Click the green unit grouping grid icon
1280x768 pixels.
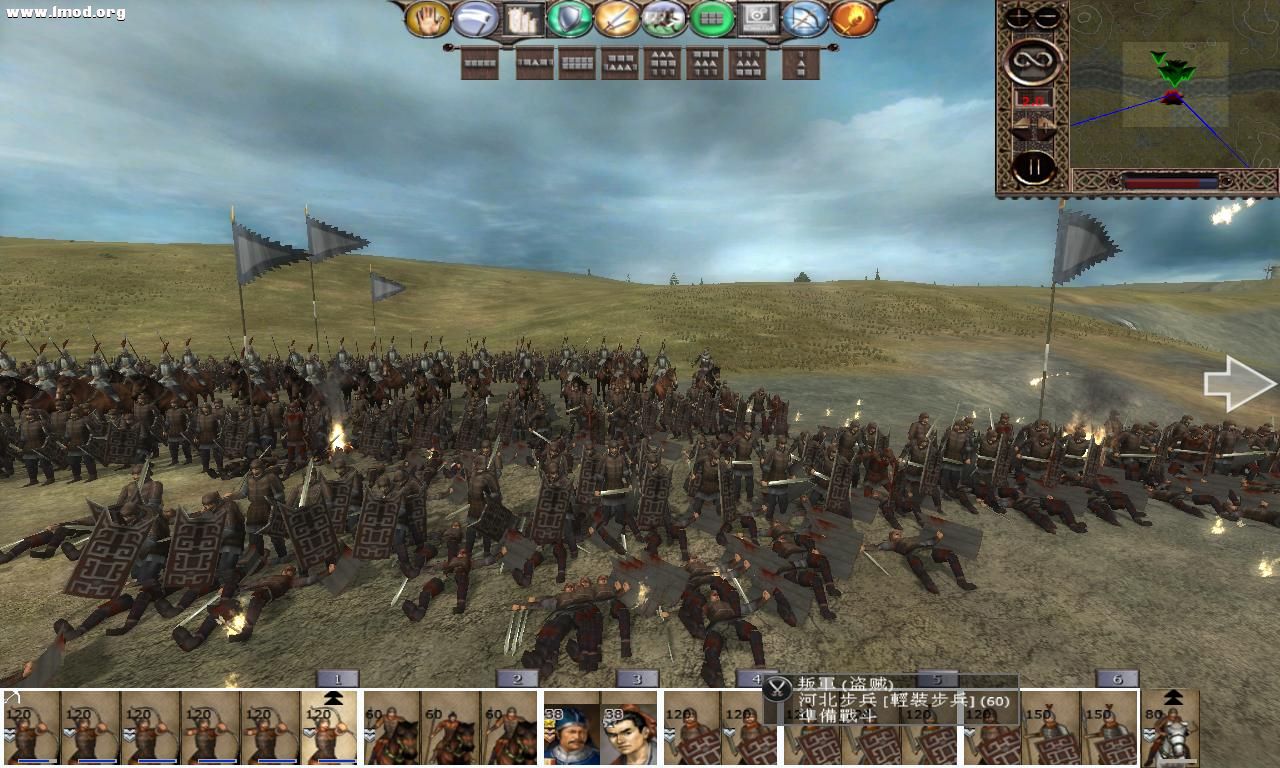[711, 17]
